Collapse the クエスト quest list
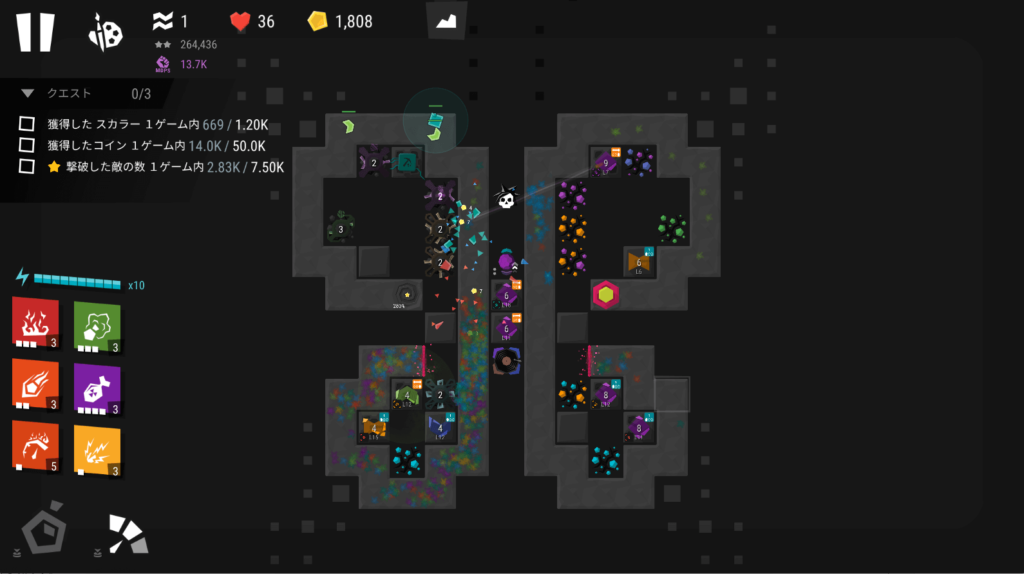Viewport: 1024px width, 574px height. point(28,93)
